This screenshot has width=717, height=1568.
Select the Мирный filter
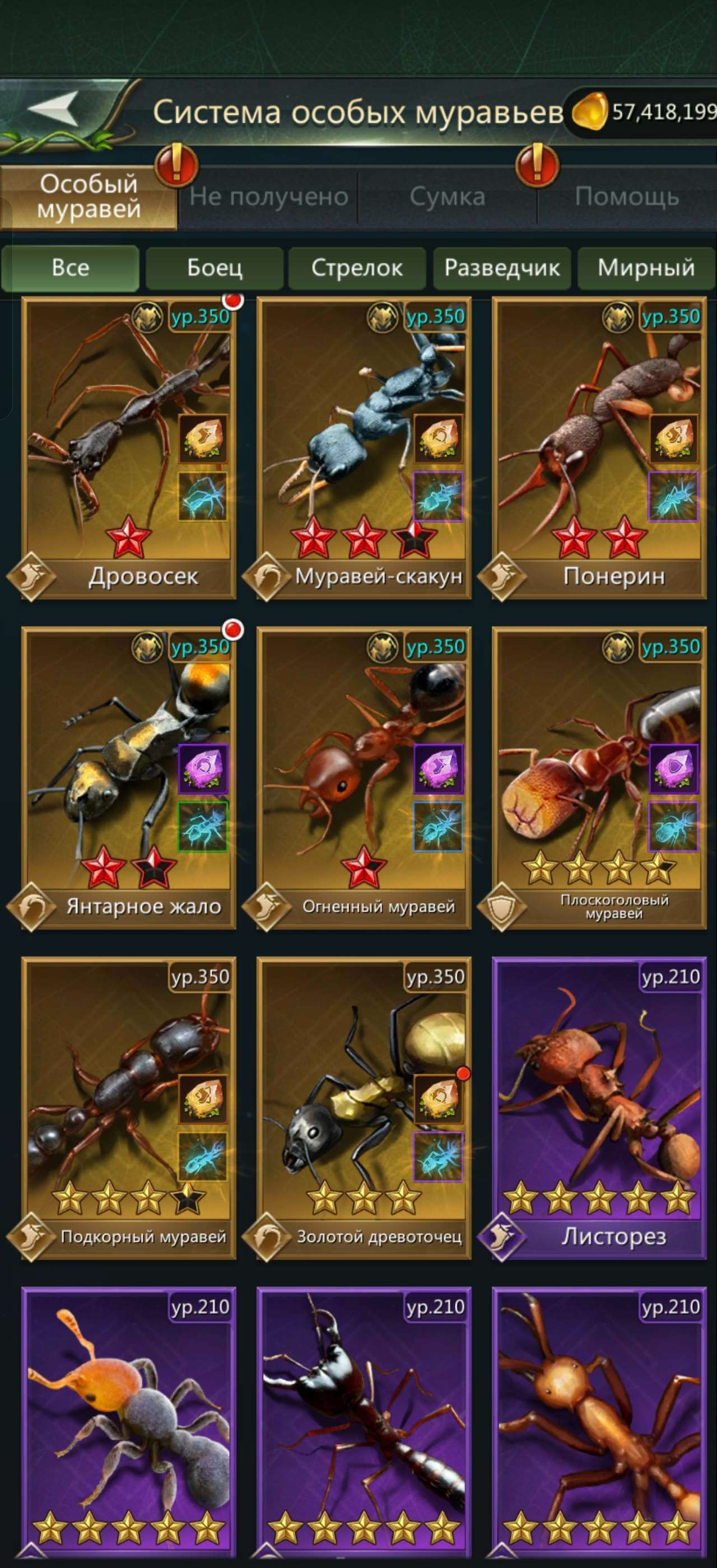[x=646, y=268]
